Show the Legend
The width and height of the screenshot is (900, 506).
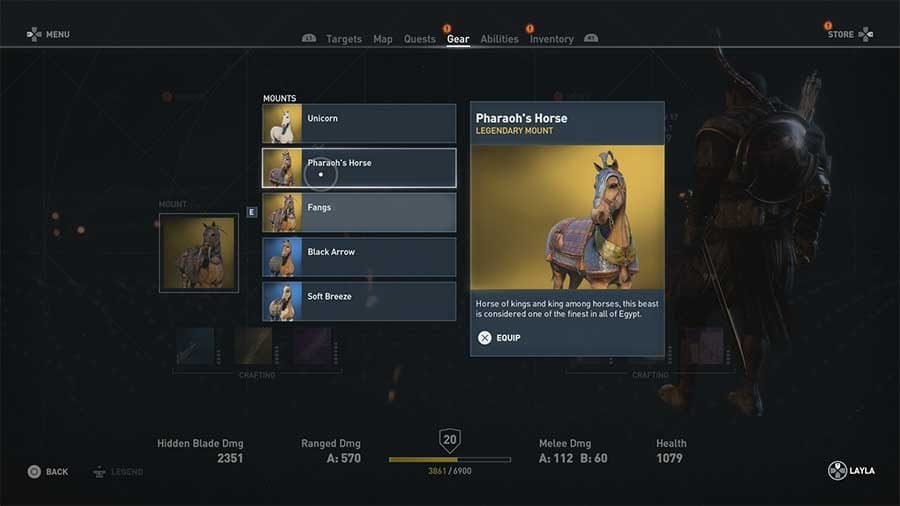[118, 471]
